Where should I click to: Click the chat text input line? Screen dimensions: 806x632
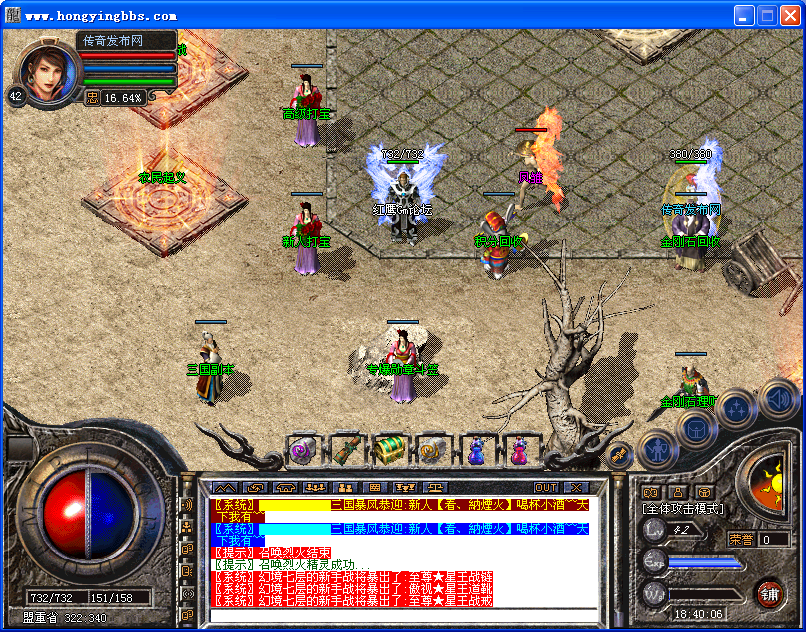(400, 613)
